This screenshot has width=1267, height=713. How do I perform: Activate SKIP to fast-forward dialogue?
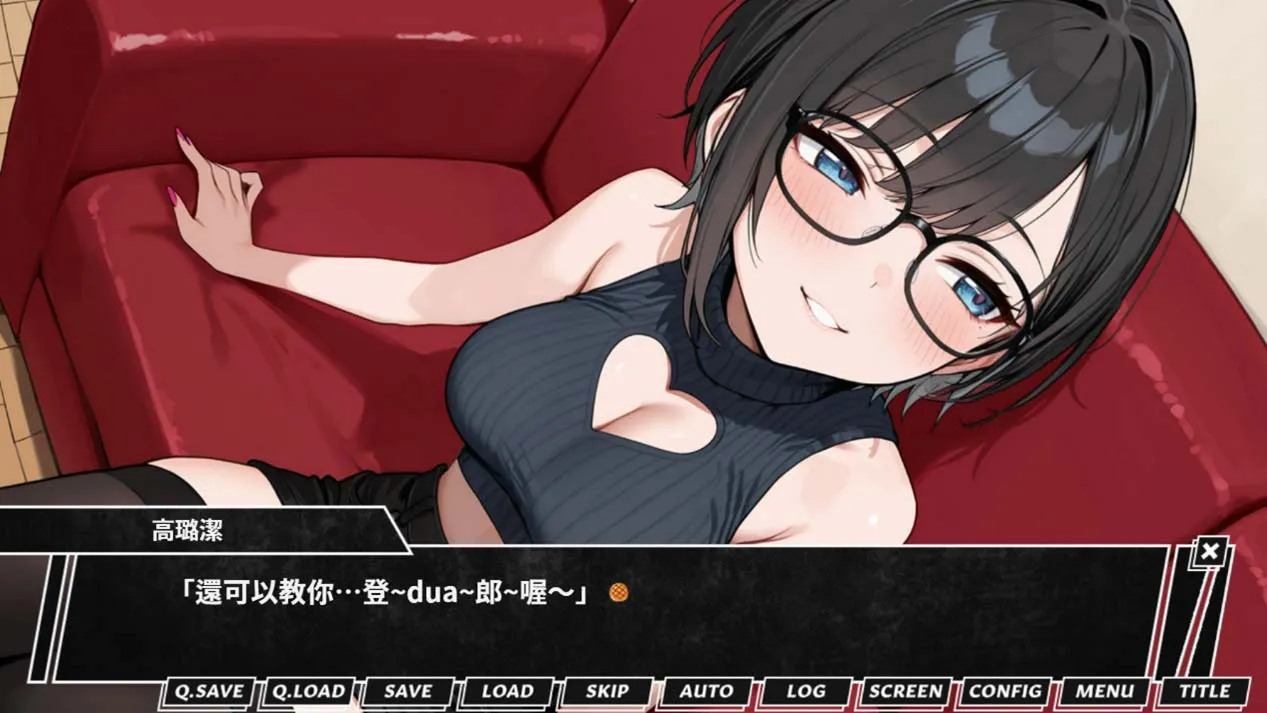[607, 691]
